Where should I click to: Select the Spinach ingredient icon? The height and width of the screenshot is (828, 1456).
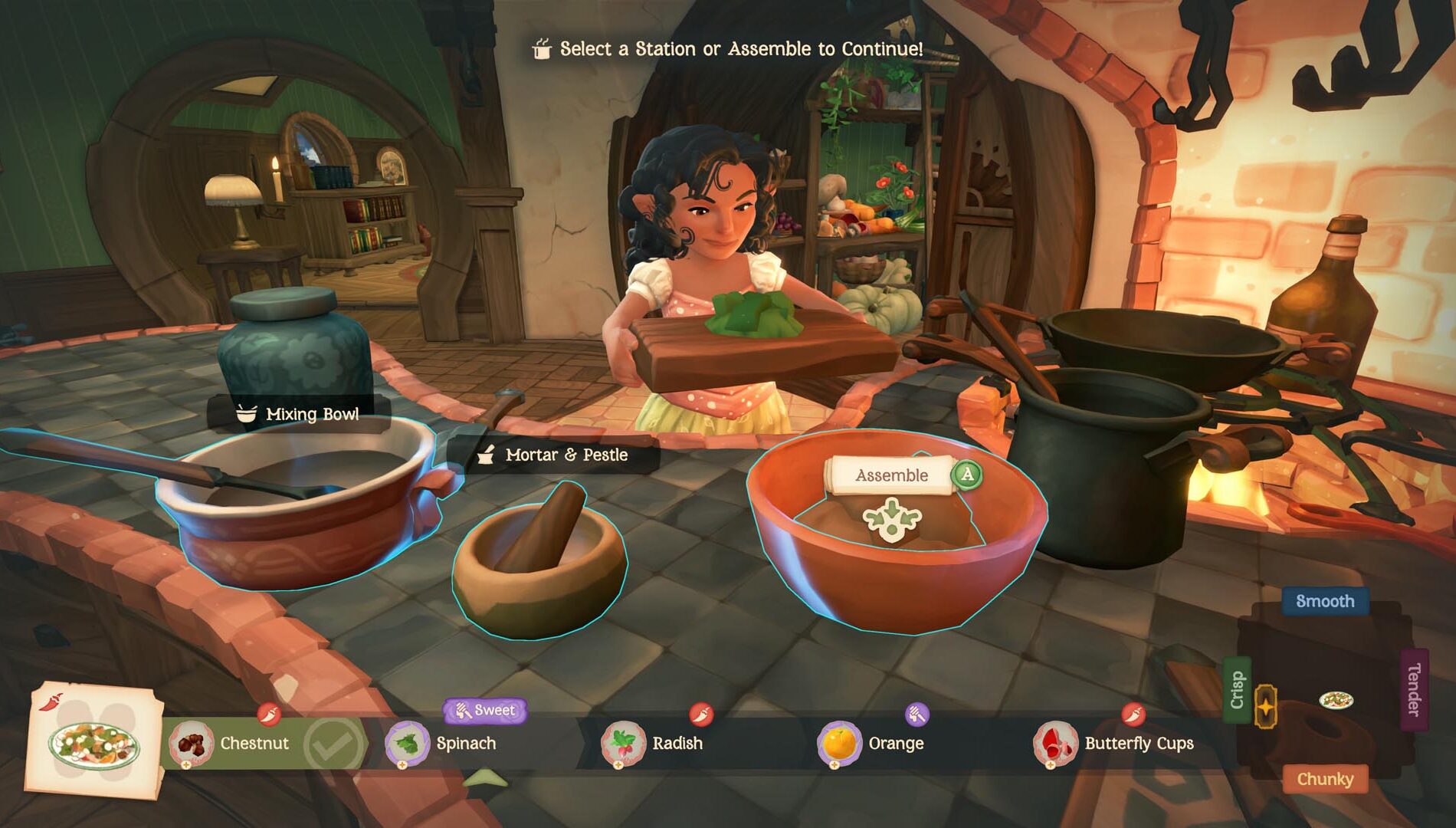(x=408, y=744)
